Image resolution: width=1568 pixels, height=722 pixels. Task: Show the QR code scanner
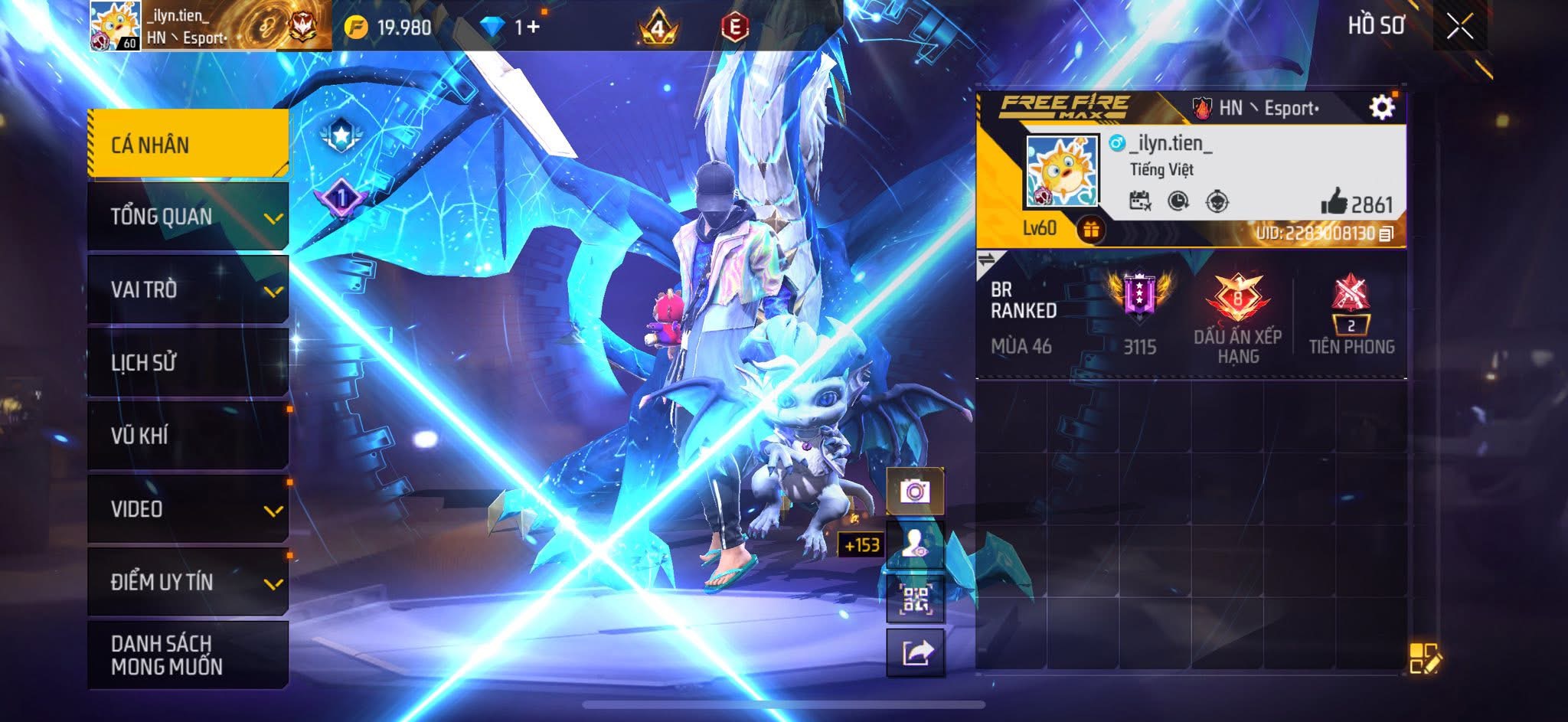(915, 599)
